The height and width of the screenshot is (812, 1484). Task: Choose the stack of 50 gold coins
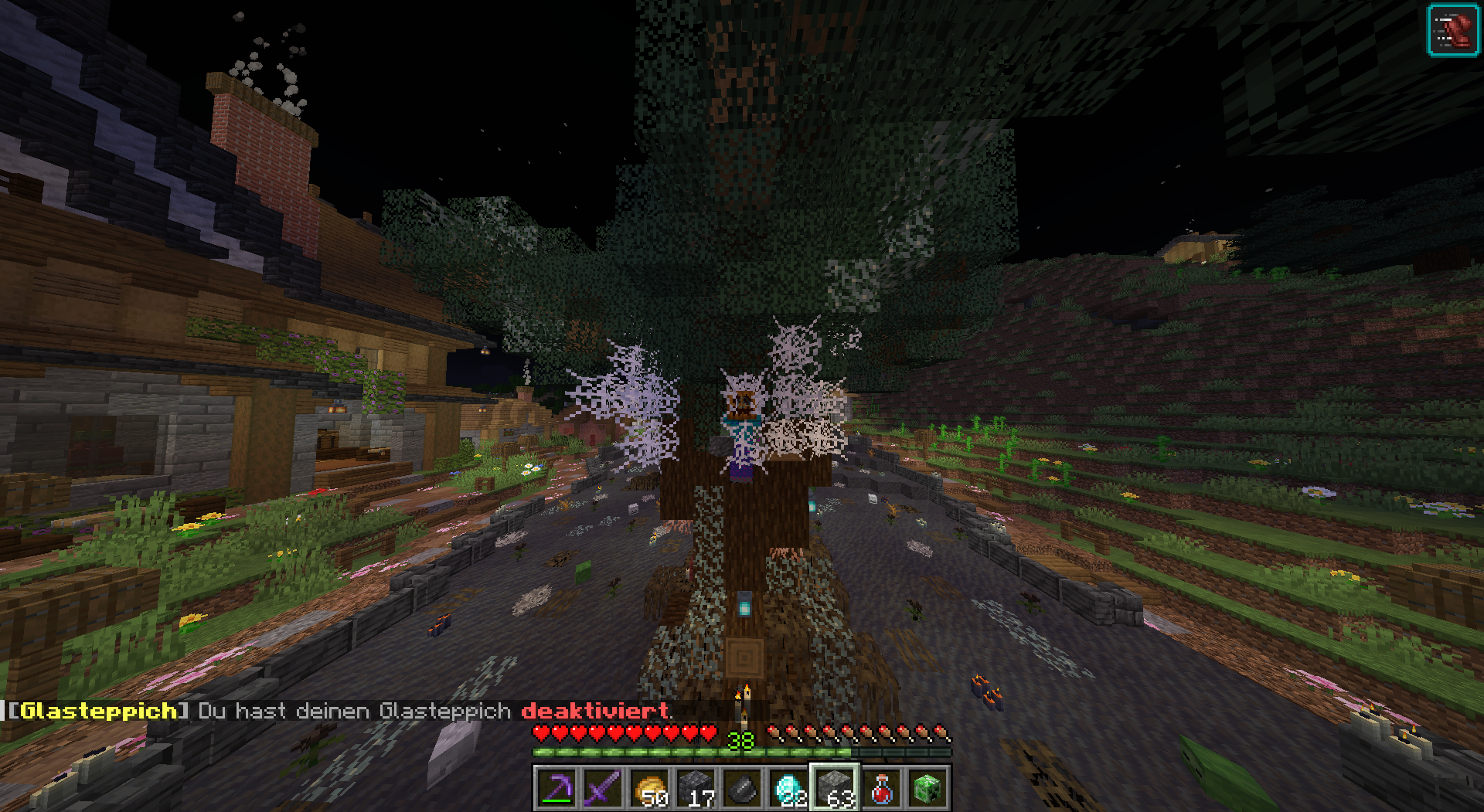(649, 789)
